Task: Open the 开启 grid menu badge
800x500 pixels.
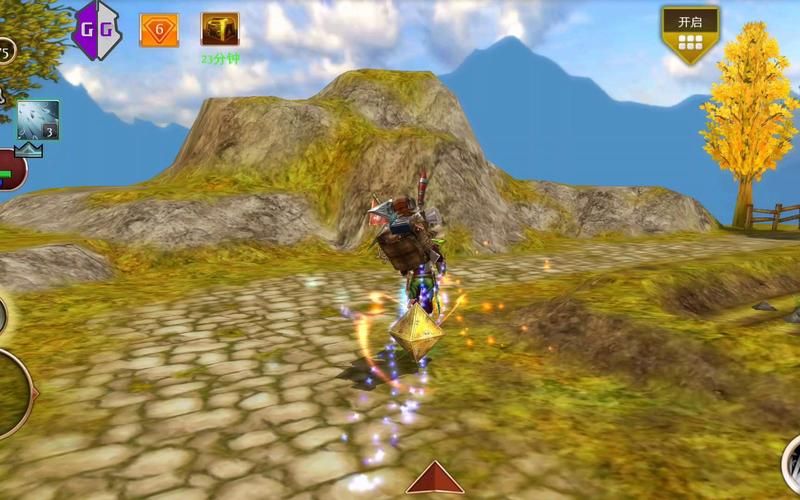Action: pos(690,33)
